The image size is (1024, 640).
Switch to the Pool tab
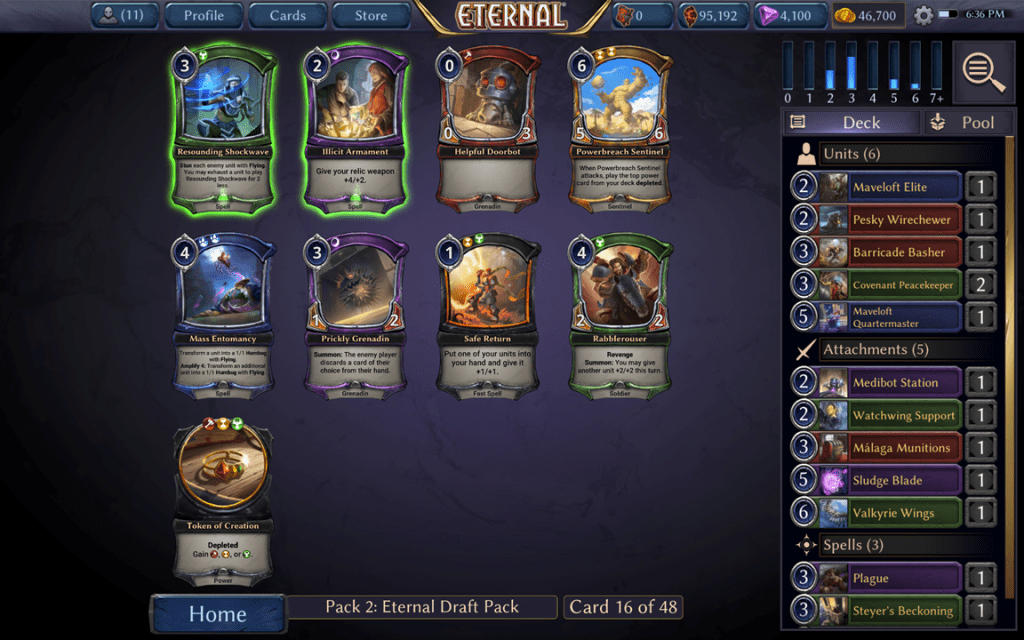click(x=962, y=122)
